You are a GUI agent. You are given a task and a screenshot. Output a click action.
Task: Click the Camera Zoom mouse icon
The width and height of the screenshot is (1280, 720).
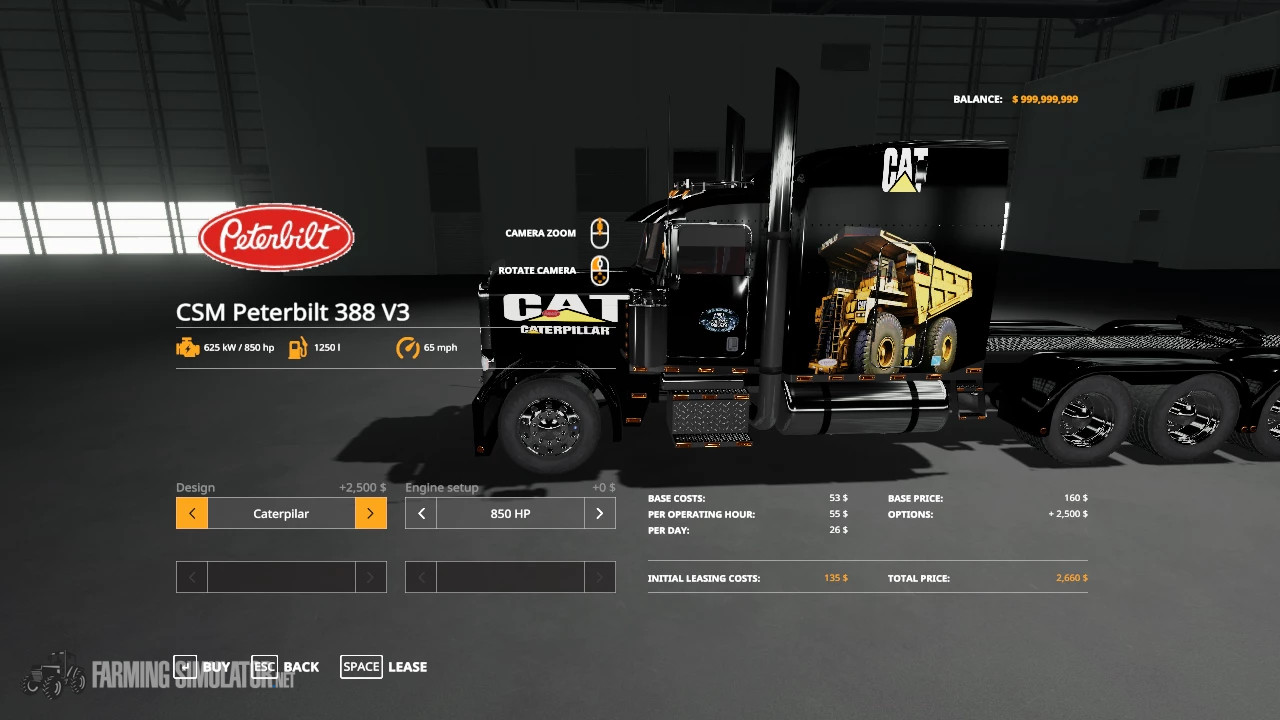(x=599, y=233)
